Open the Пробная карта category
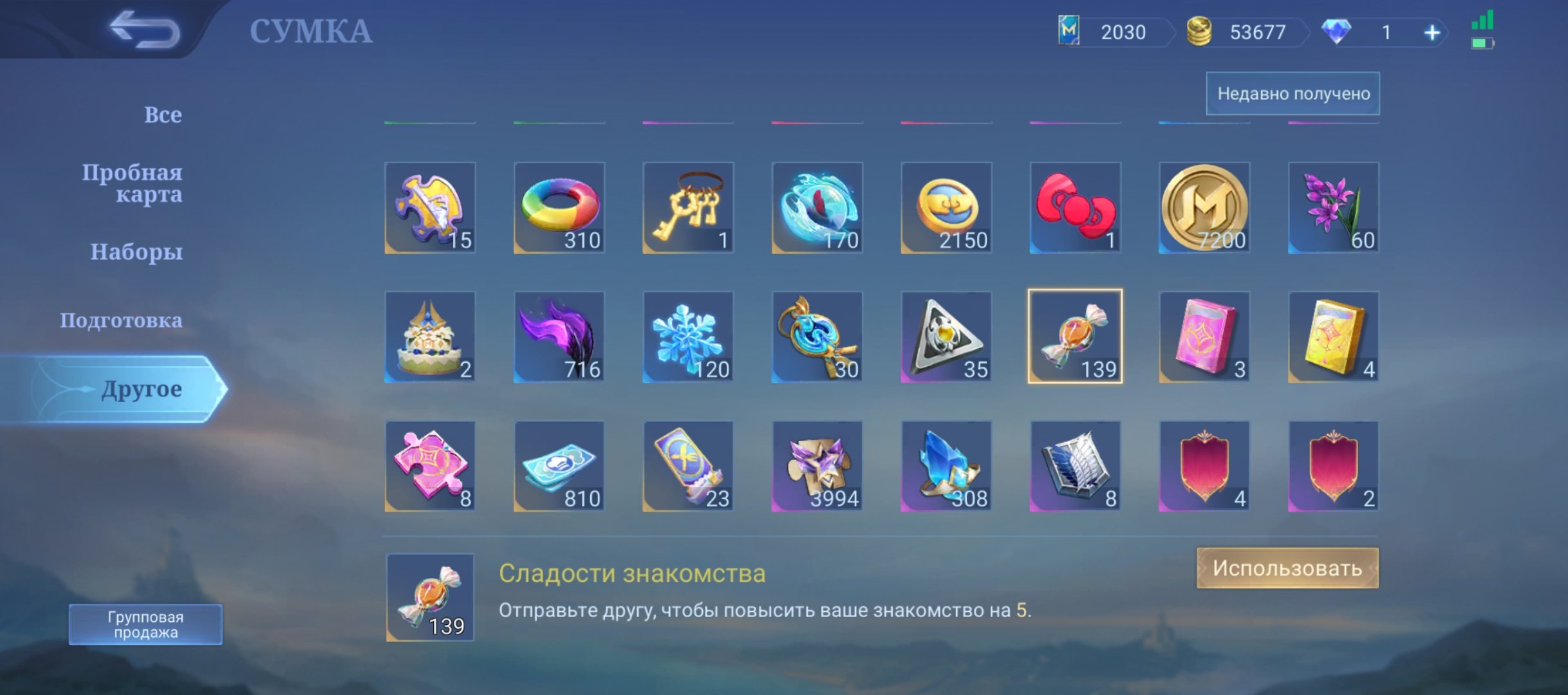This screenshot has width=1568, height=695. coord(134,183)
